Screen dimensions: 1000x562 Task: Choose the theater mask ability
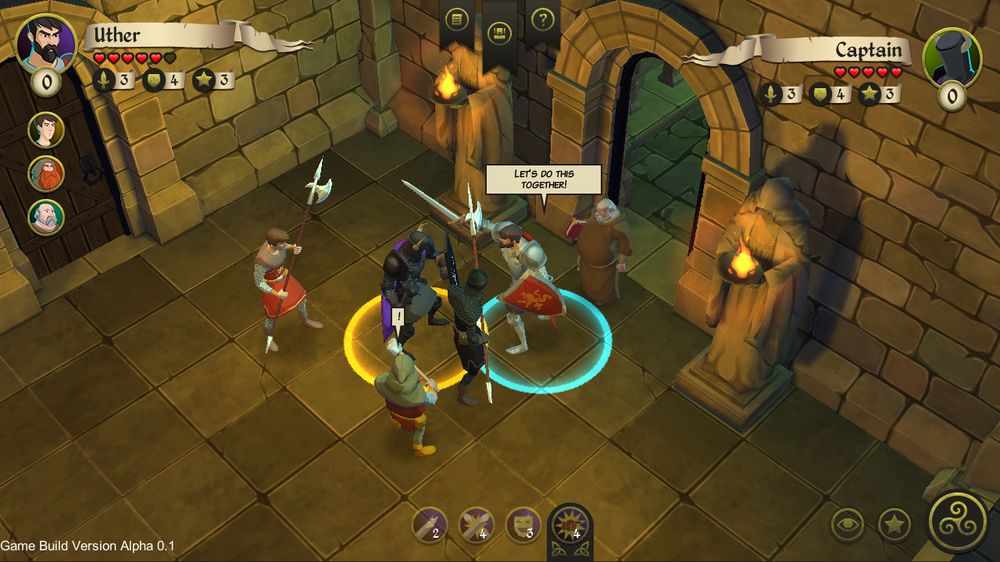[522, 524]
